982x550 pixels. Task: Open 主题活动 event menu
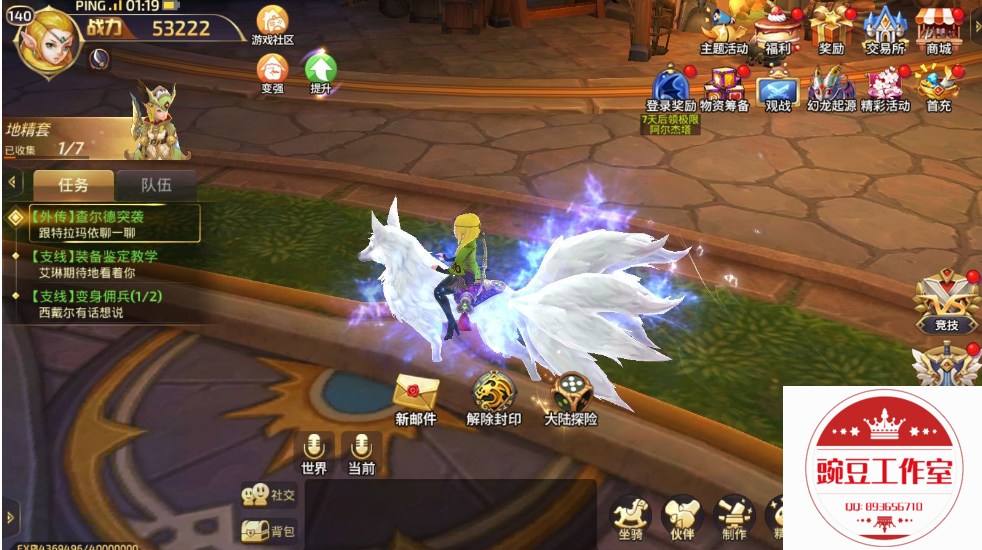coord(723,27)
